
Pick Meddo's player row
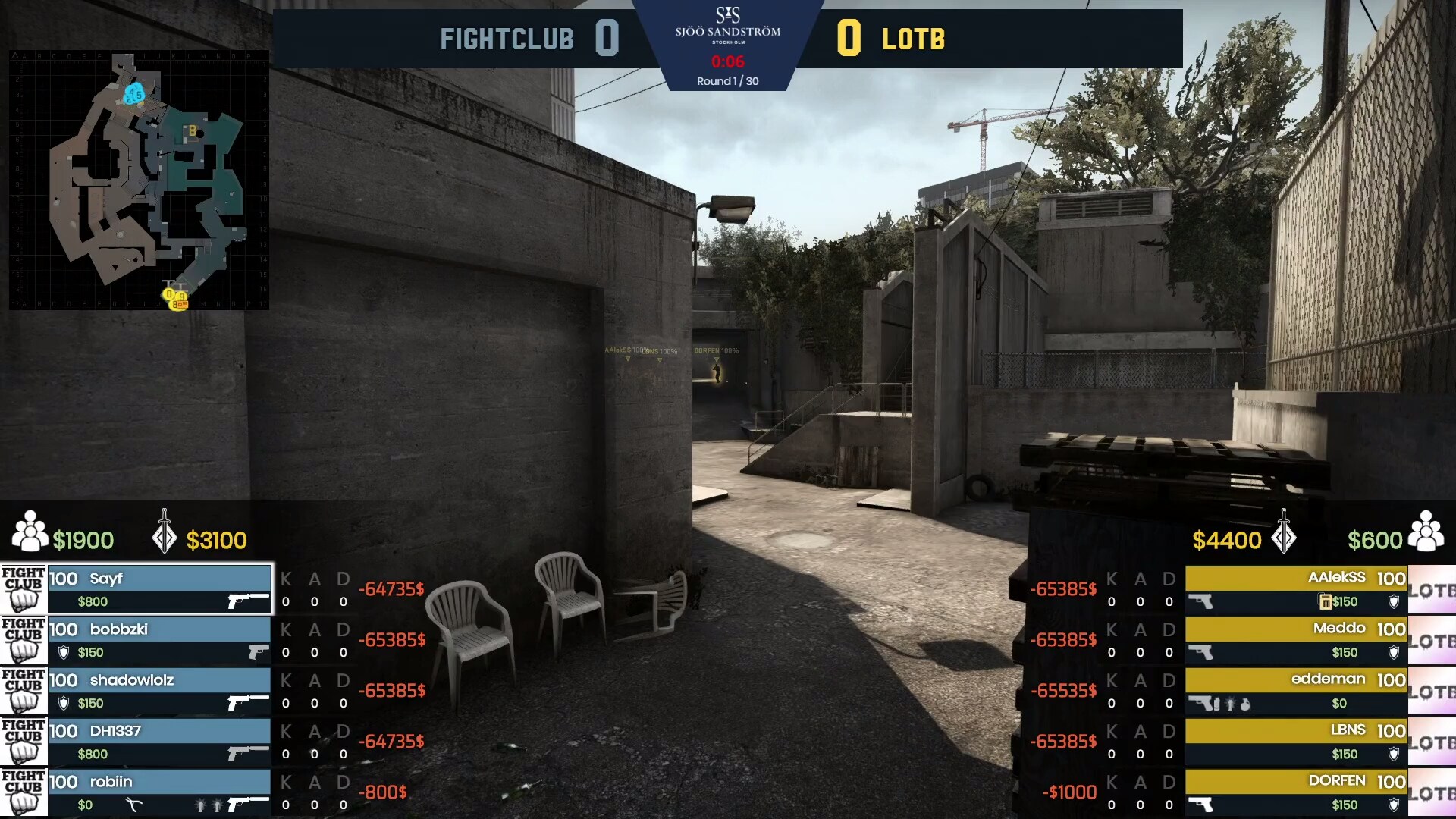coord(1296,640)
